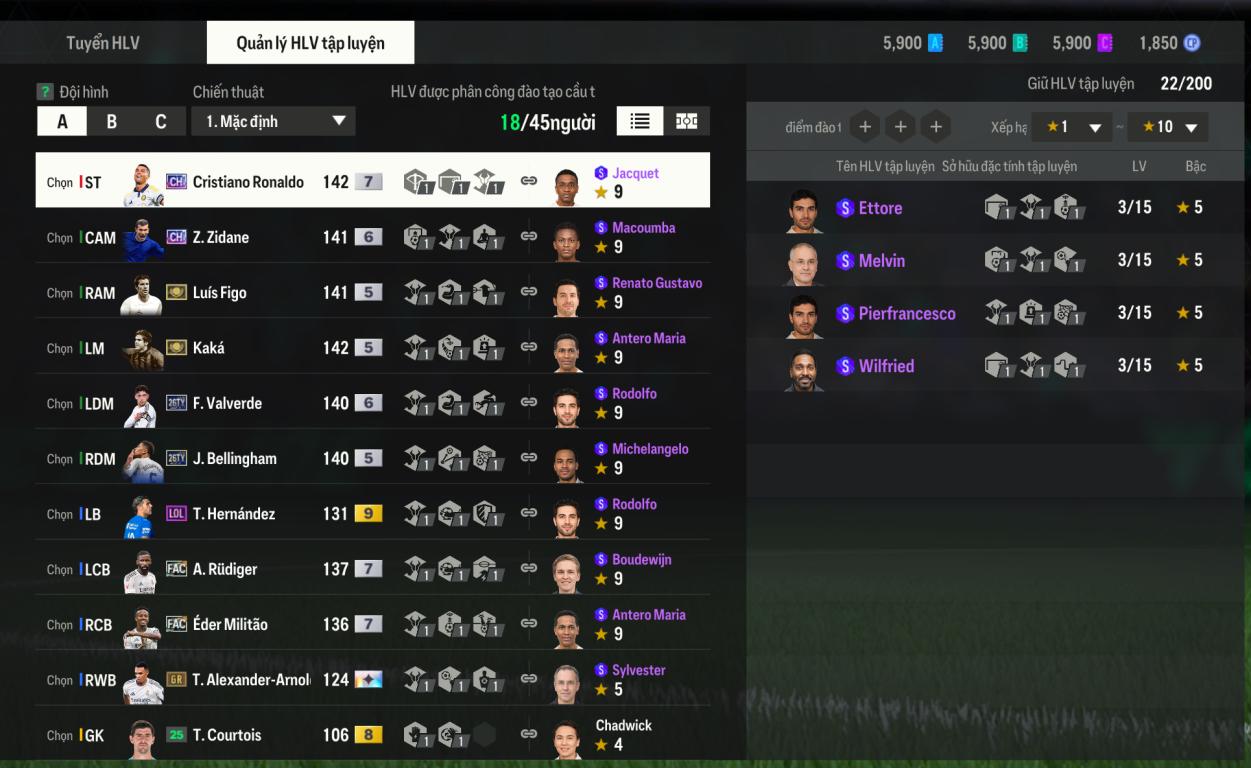
Task: Click the green question mark help icon
Action: pos(45,92)
